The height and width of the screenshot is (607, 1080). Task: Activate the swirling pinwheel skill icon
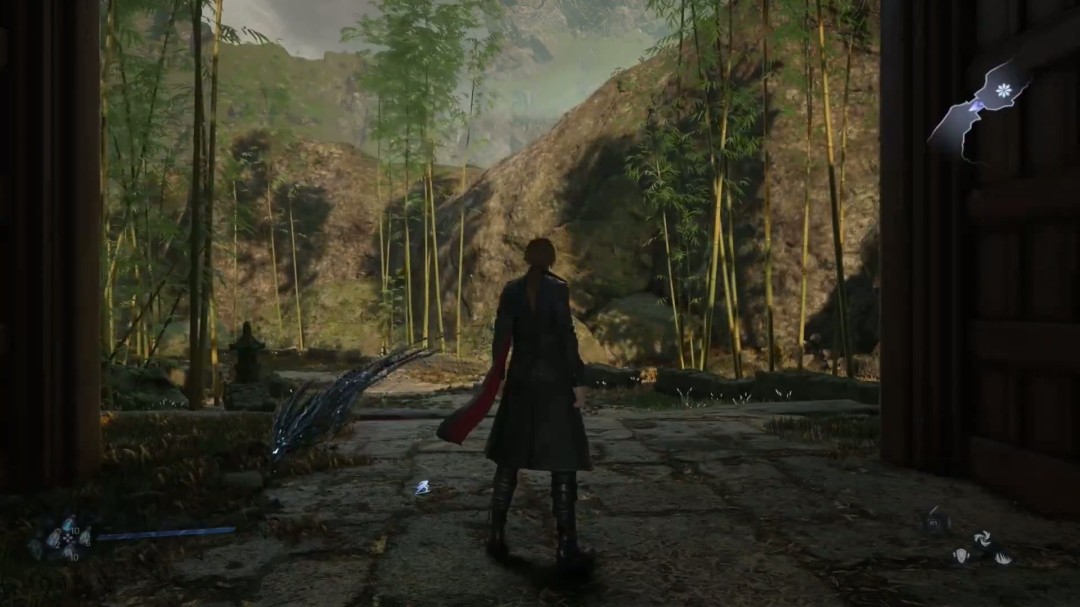click(982, 538)
